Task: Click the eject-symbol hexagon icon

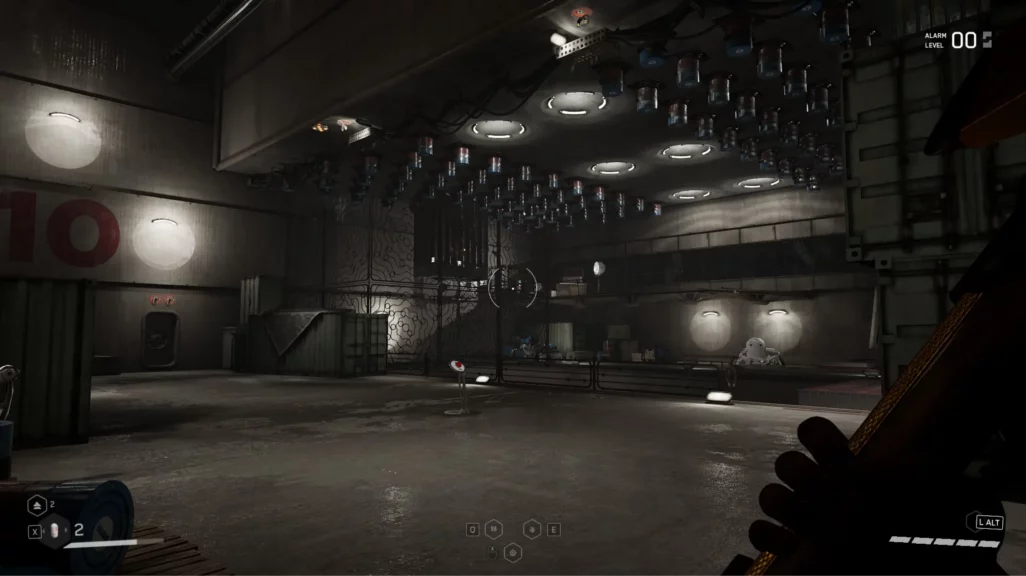Action: tap(37, 507)
